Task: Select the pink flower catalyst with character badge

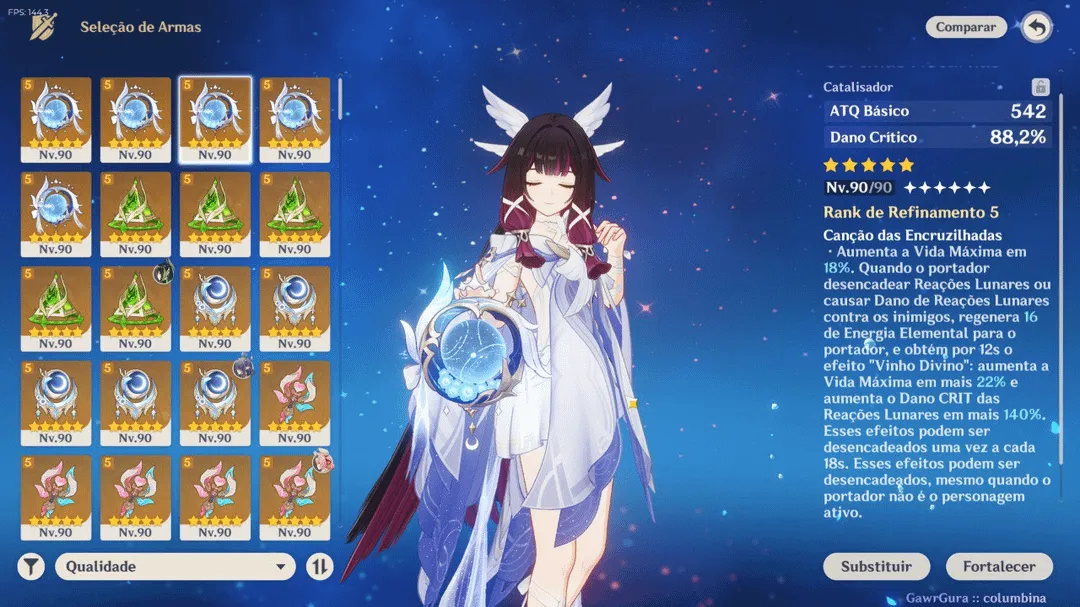Action: 295,497
